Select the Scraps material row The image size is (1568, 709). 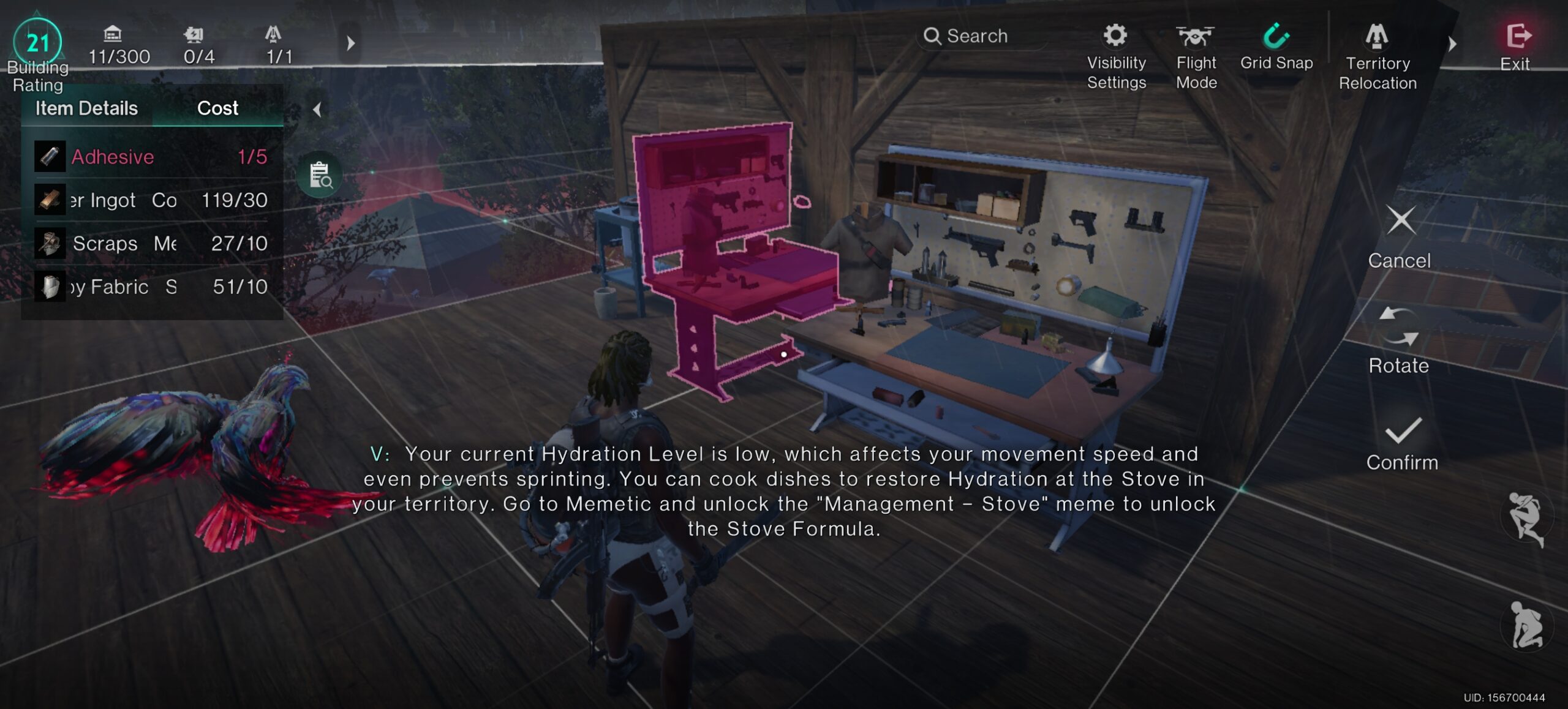(x=152, y=244)
